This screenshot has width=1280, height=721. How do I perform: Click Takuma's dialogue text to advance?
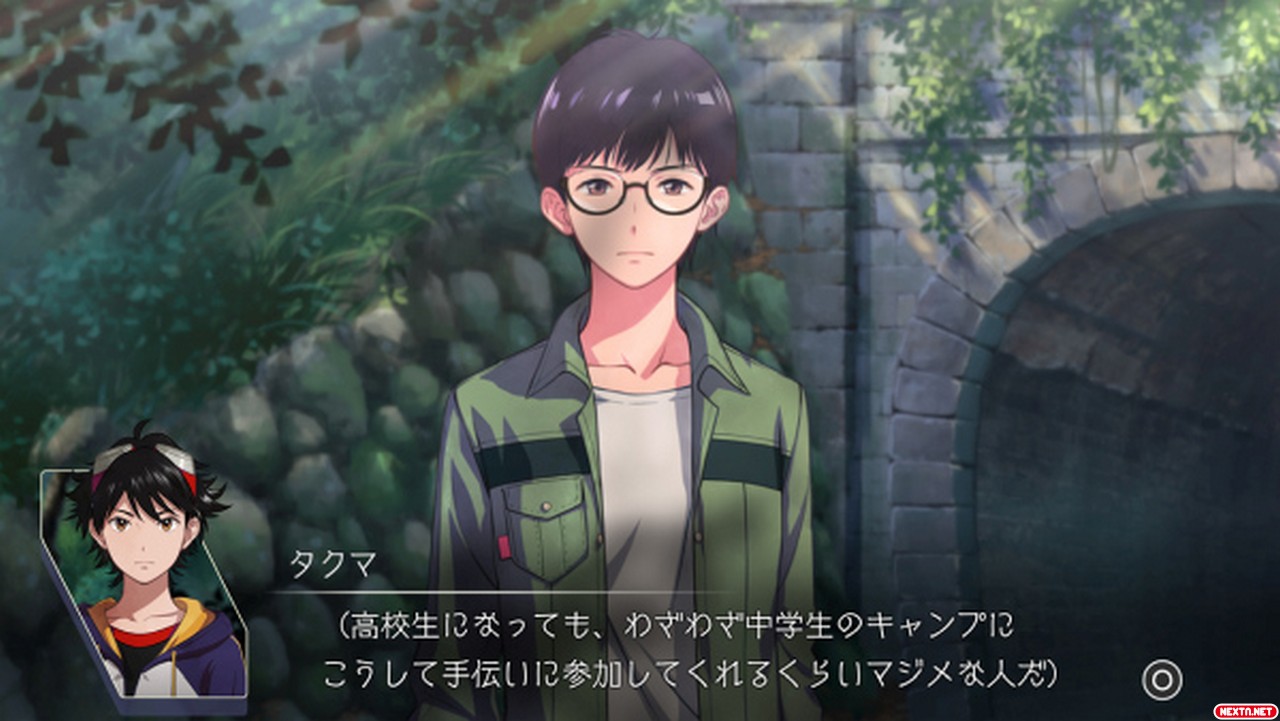(690, 652)
